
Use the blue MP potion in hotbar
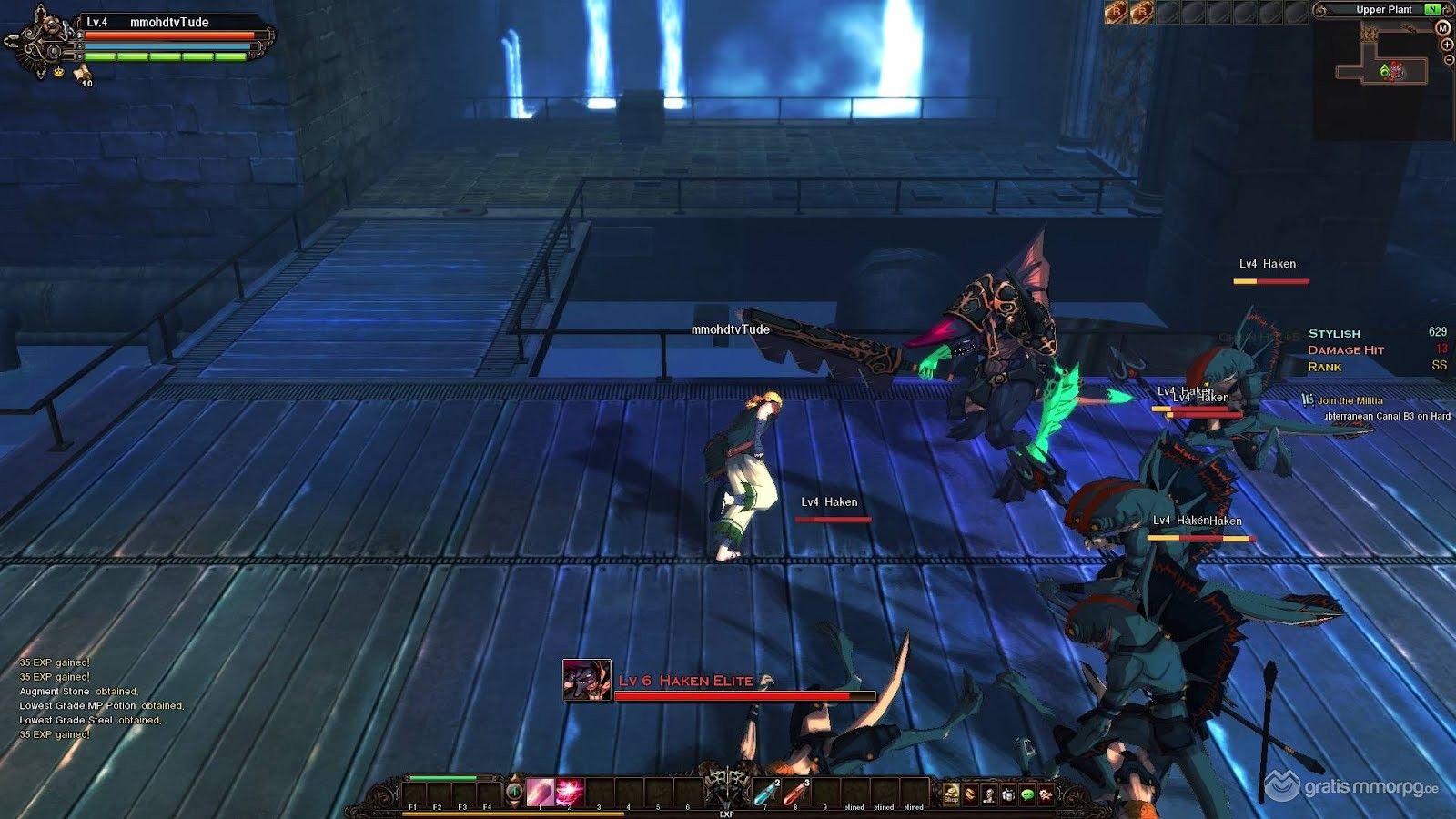[x=766, y=794]
